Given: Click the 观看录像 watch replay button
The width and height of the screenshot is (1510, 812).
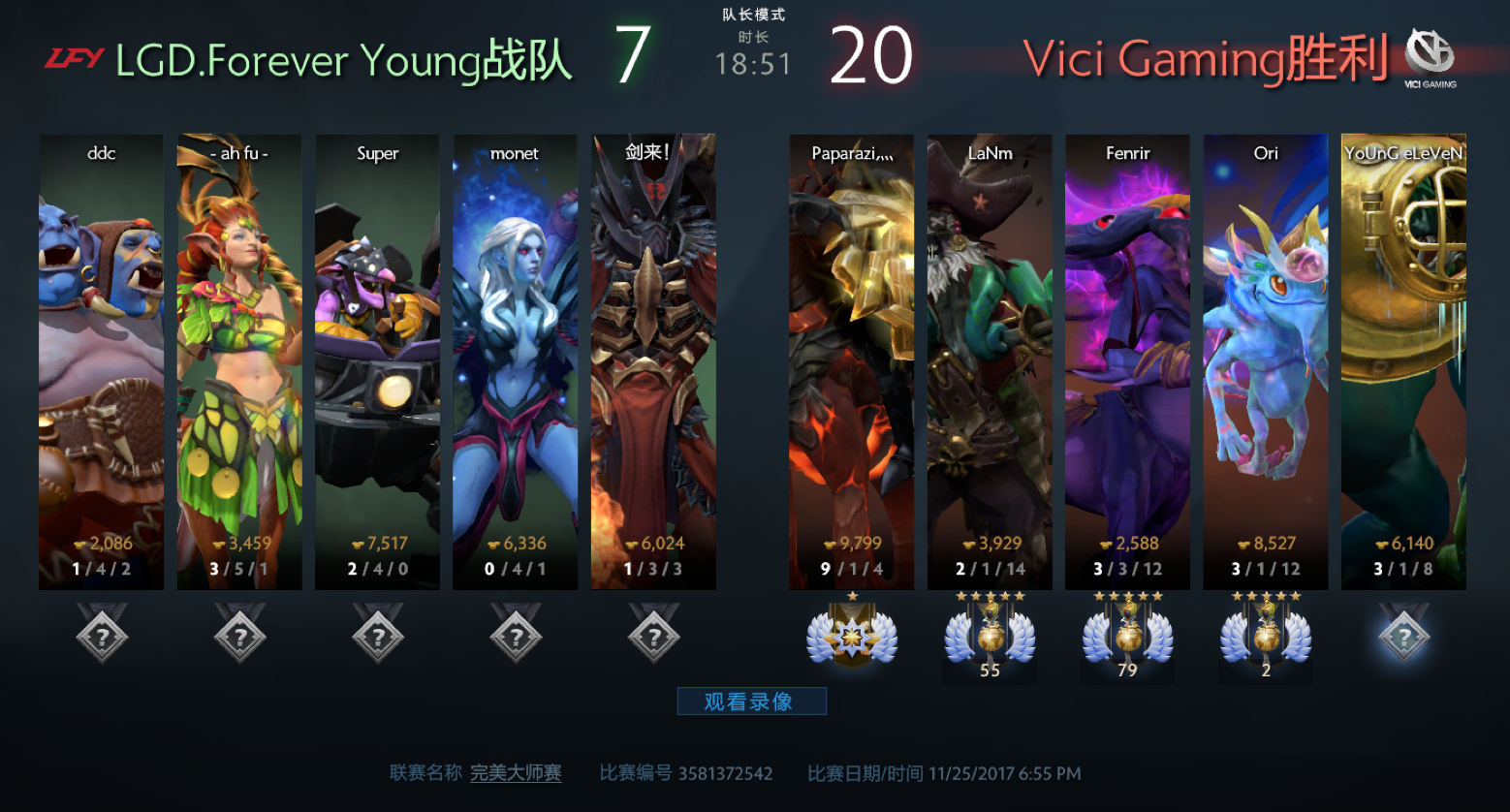Looking at the screenshot, I should point(751,701).
